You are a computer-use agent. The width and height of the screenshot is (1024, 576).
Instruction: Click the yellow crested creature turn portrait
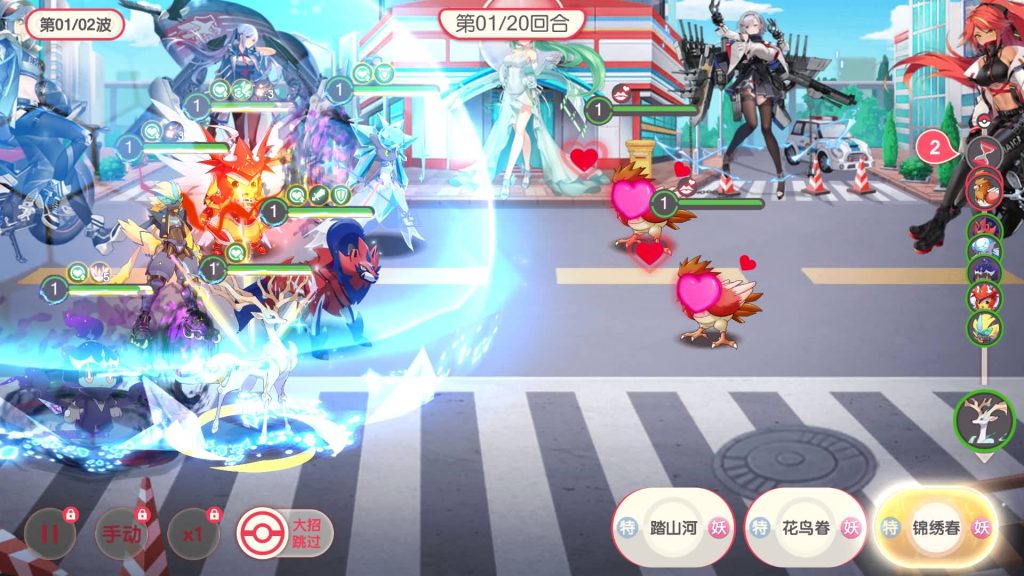click(984, 326)
